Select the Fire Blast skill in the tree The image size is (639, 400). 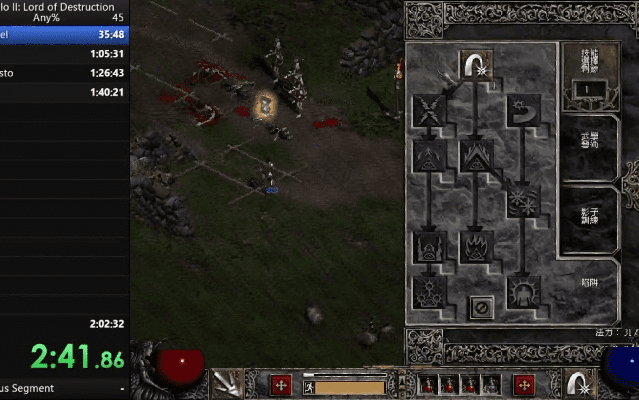pos(475,66)
